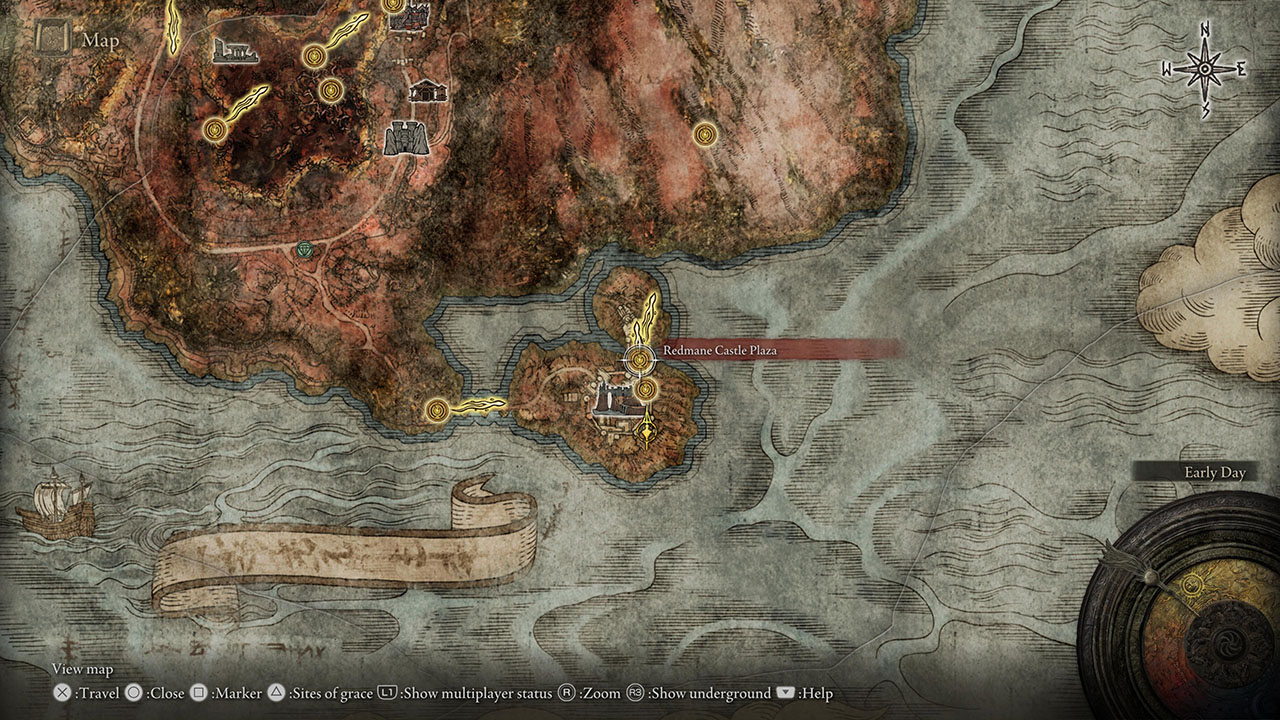1280x720 pixels.
Task: Select the Redmane Castle Plaza site of grace
Action: click(x=639, y=357)
